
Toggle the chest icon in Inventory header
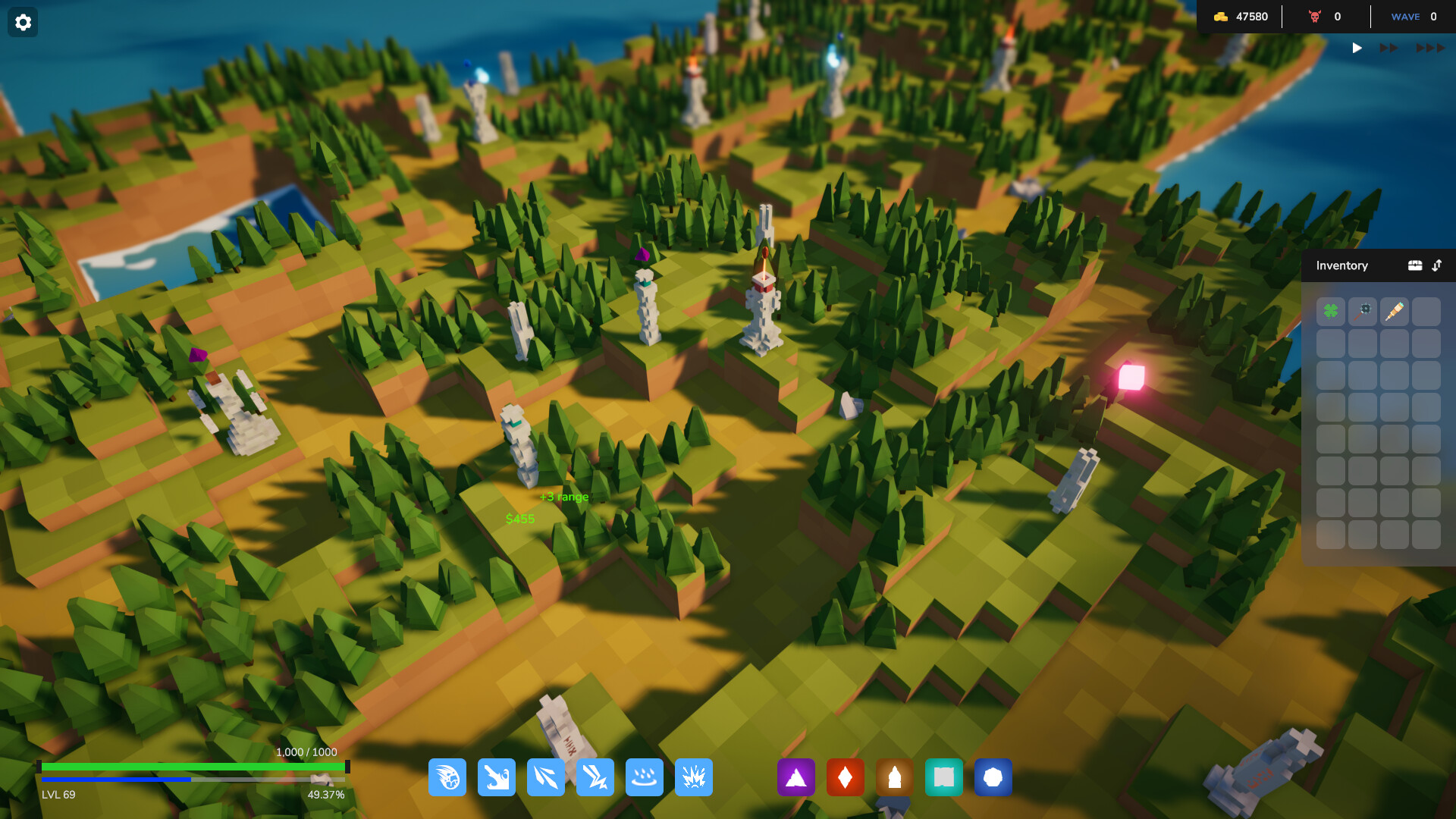(x=1415, y=265)
